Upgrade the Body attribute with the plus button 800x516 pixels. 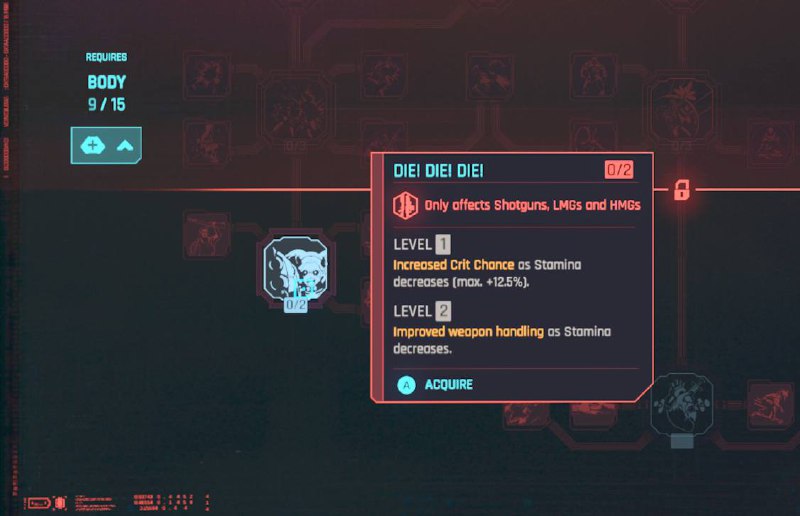89,145
